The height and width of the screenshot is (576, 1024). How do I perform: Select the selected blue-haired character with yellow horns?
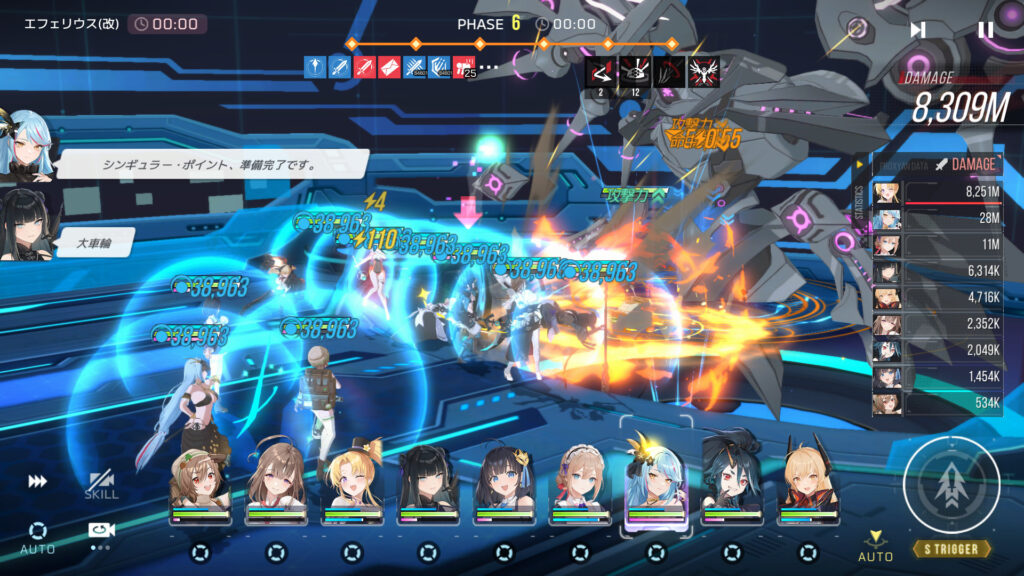coord(656,480)
